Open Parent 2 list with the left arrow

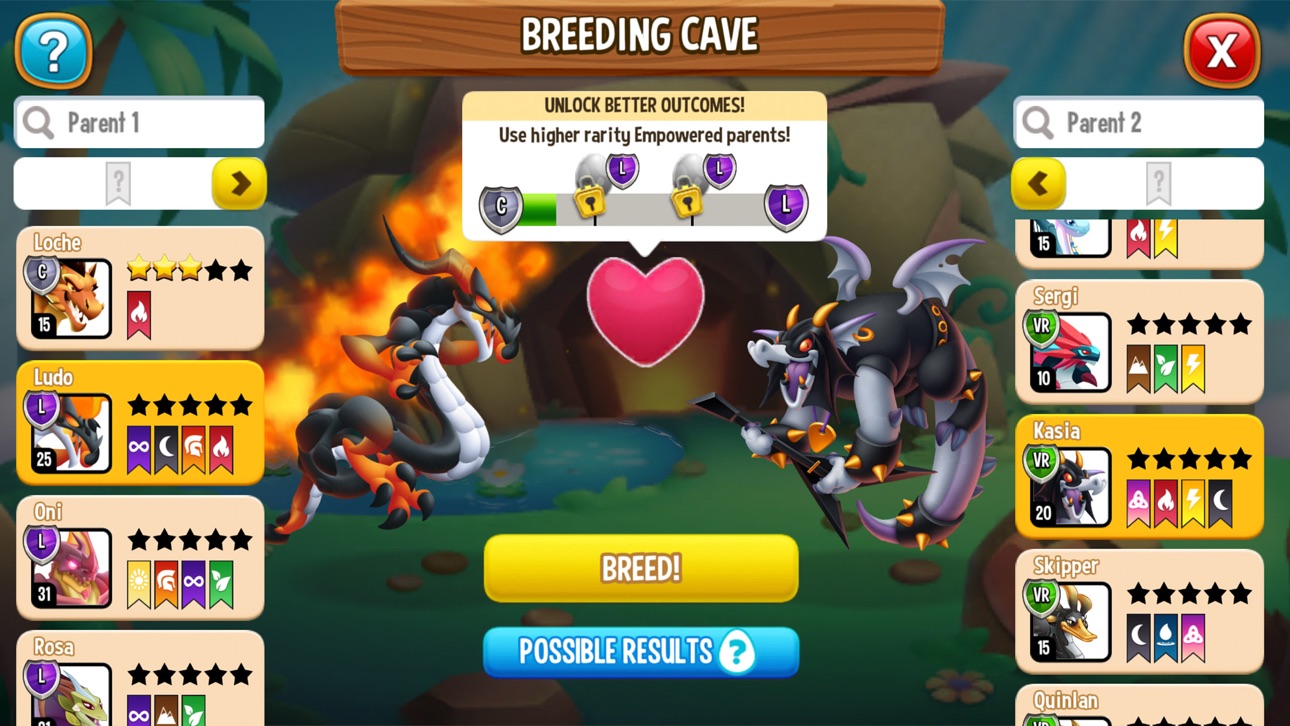click(x=1040, y=184)
